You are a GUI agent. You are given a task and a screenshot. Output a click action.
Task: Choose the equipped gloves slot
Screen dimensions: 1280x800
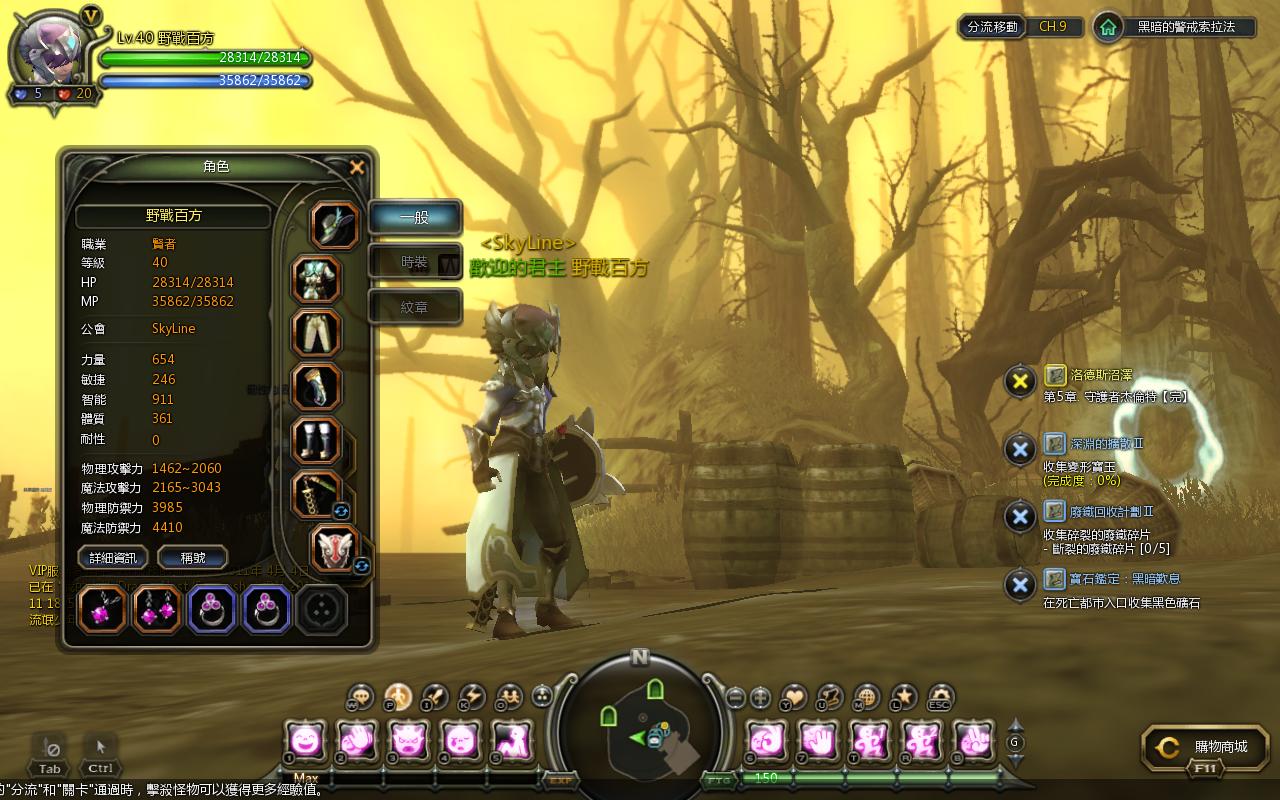coord(317,387)
